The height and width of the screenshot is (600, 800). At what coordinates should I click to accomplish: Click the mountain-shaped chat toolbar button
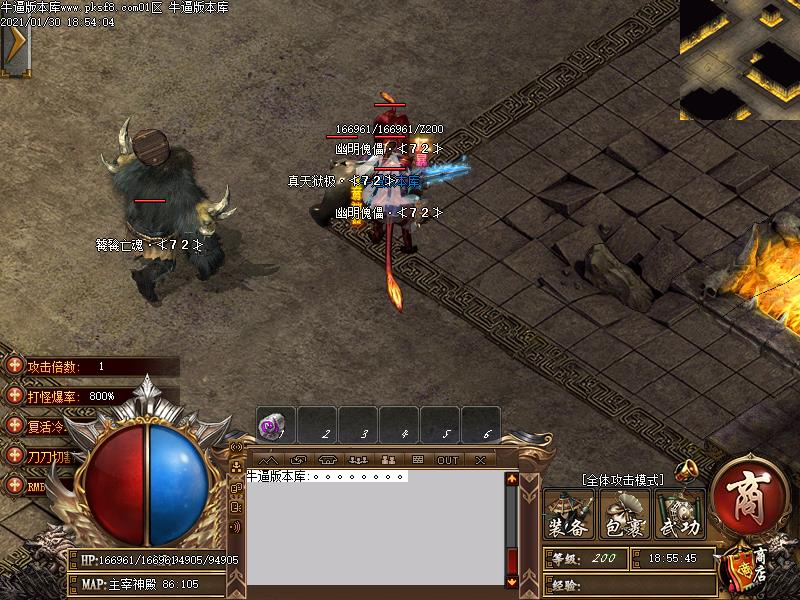(x=268, y=460)
